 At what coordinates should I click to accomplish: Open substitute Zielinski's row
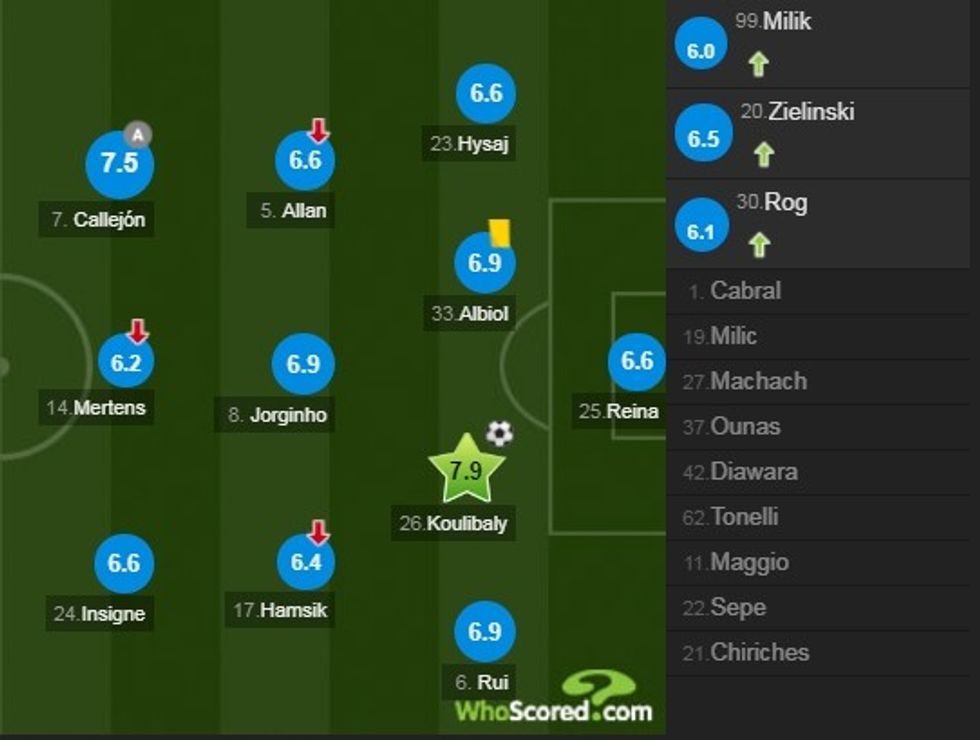pos(811,112)
